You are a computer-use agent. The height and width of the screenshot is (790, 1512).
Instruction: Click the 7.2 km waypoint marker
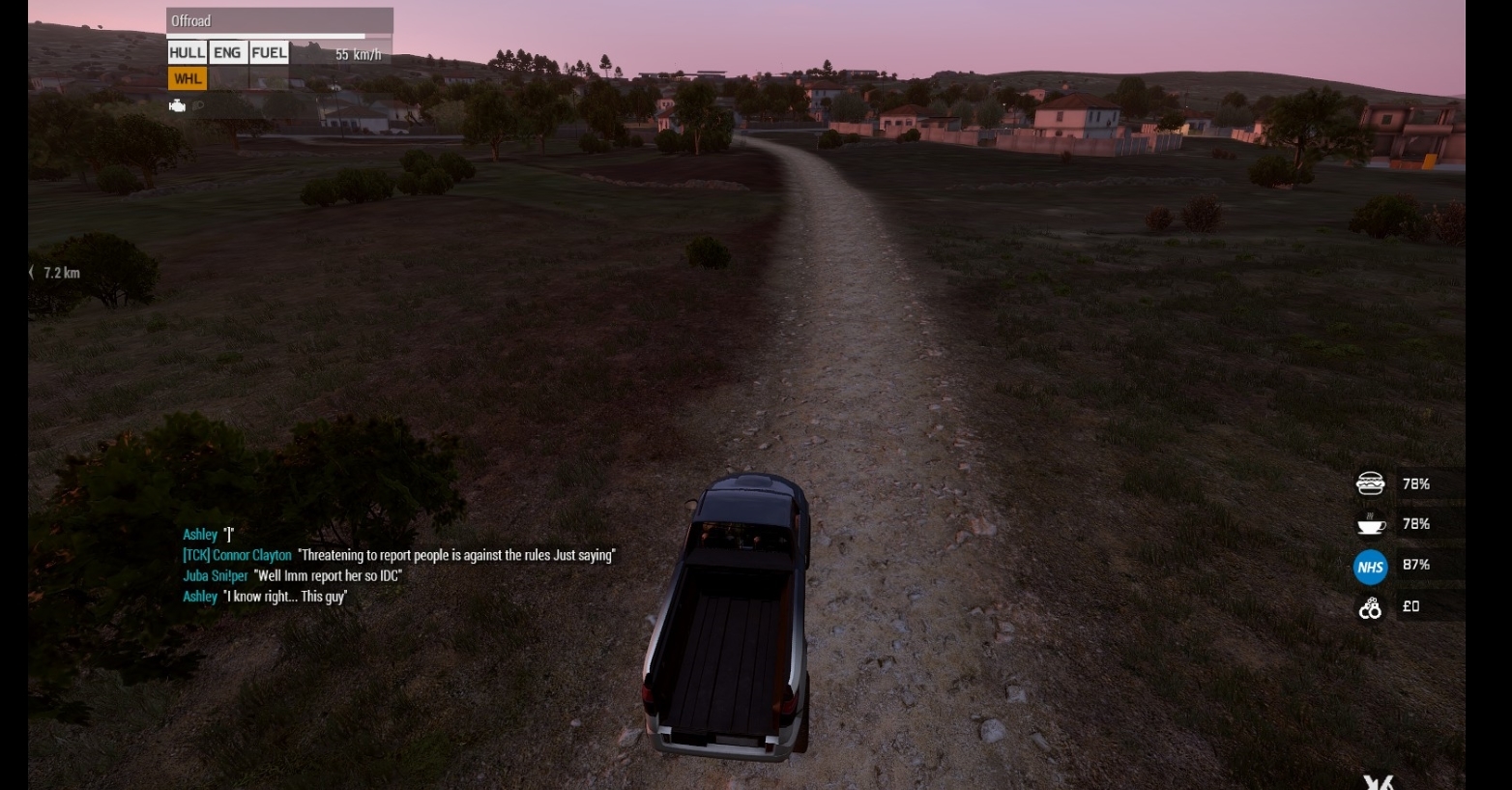pyautogui.click(x=56, y=273)
